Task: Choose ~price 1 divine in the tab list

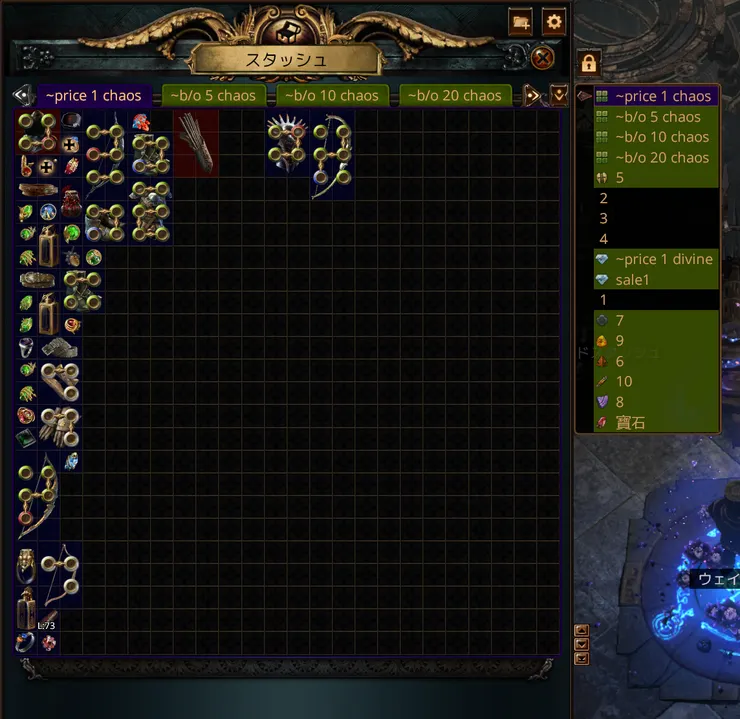Action: click(663, 259)
